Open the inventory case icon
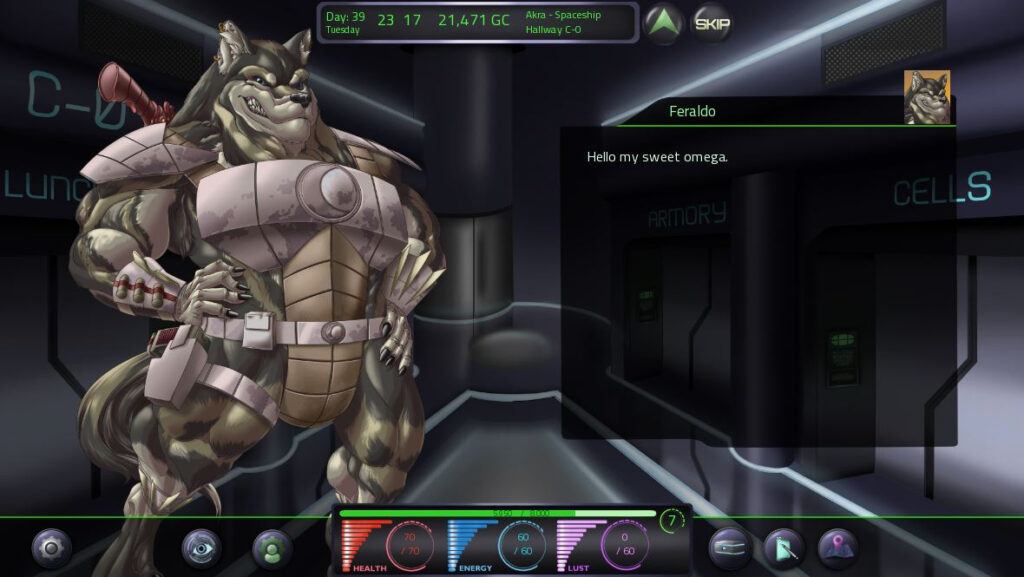 point(730,548)
